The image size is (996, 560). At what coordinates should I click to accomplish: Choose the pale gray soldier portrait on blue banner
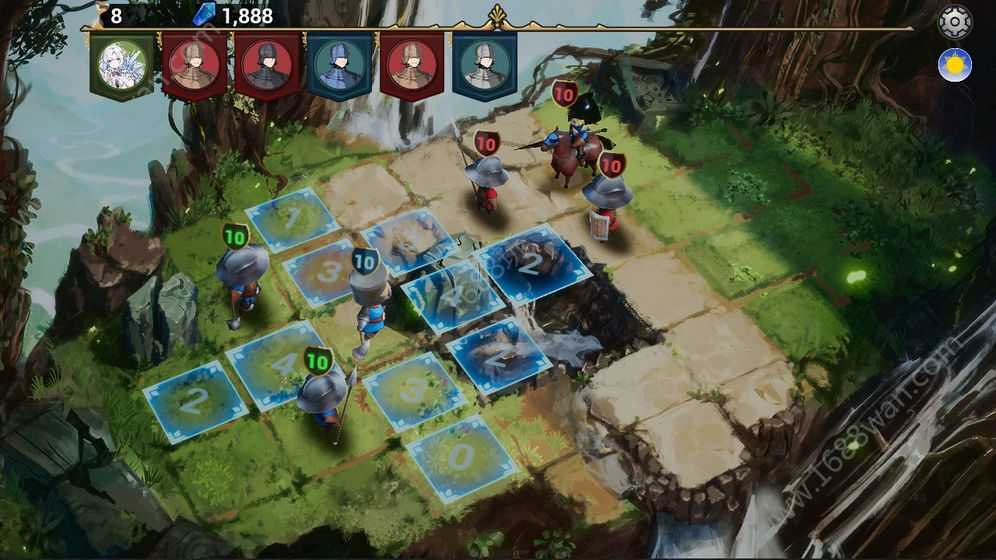point(485,65)
